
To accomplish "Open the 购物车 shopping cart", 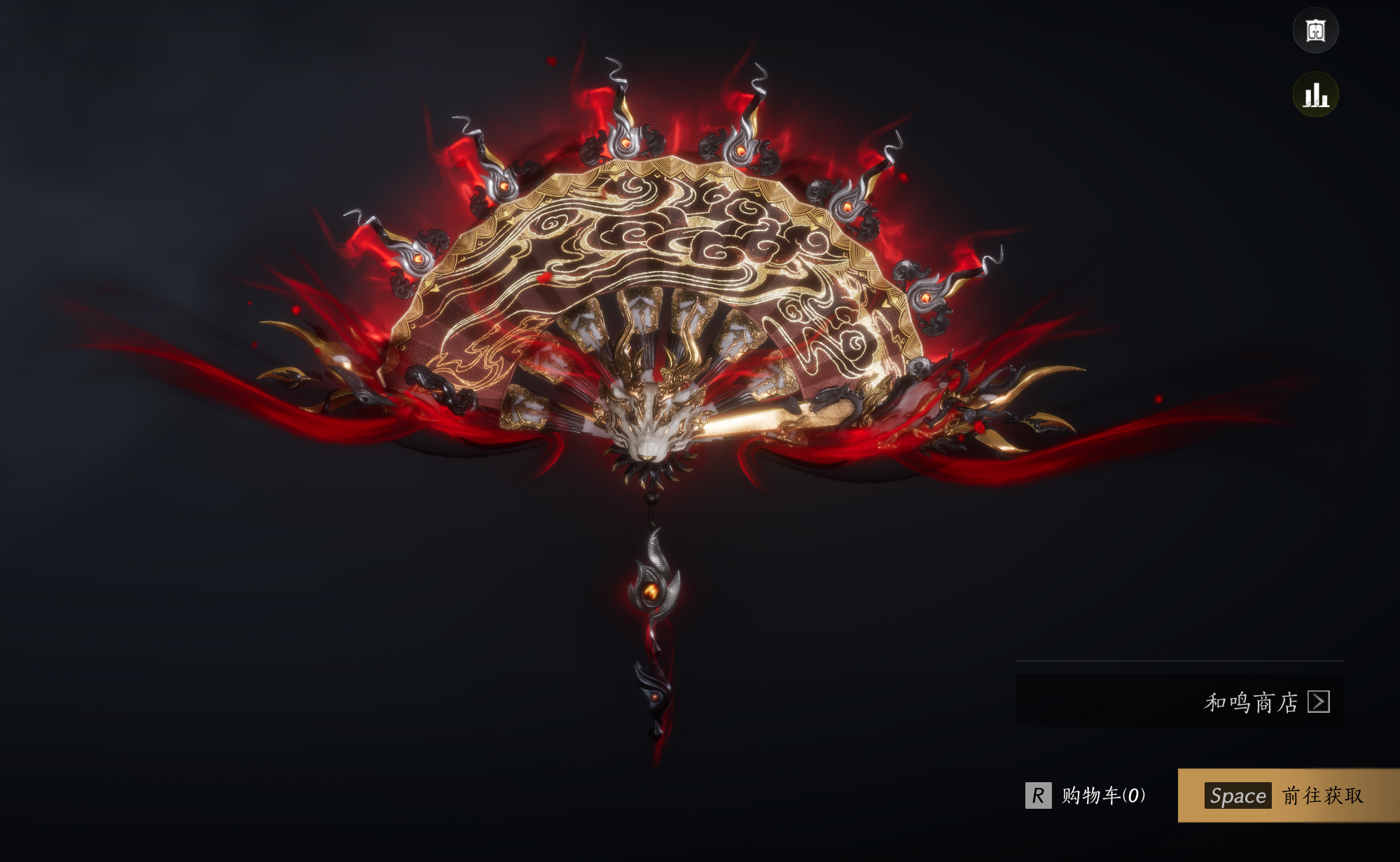I will pos(1086,795).
